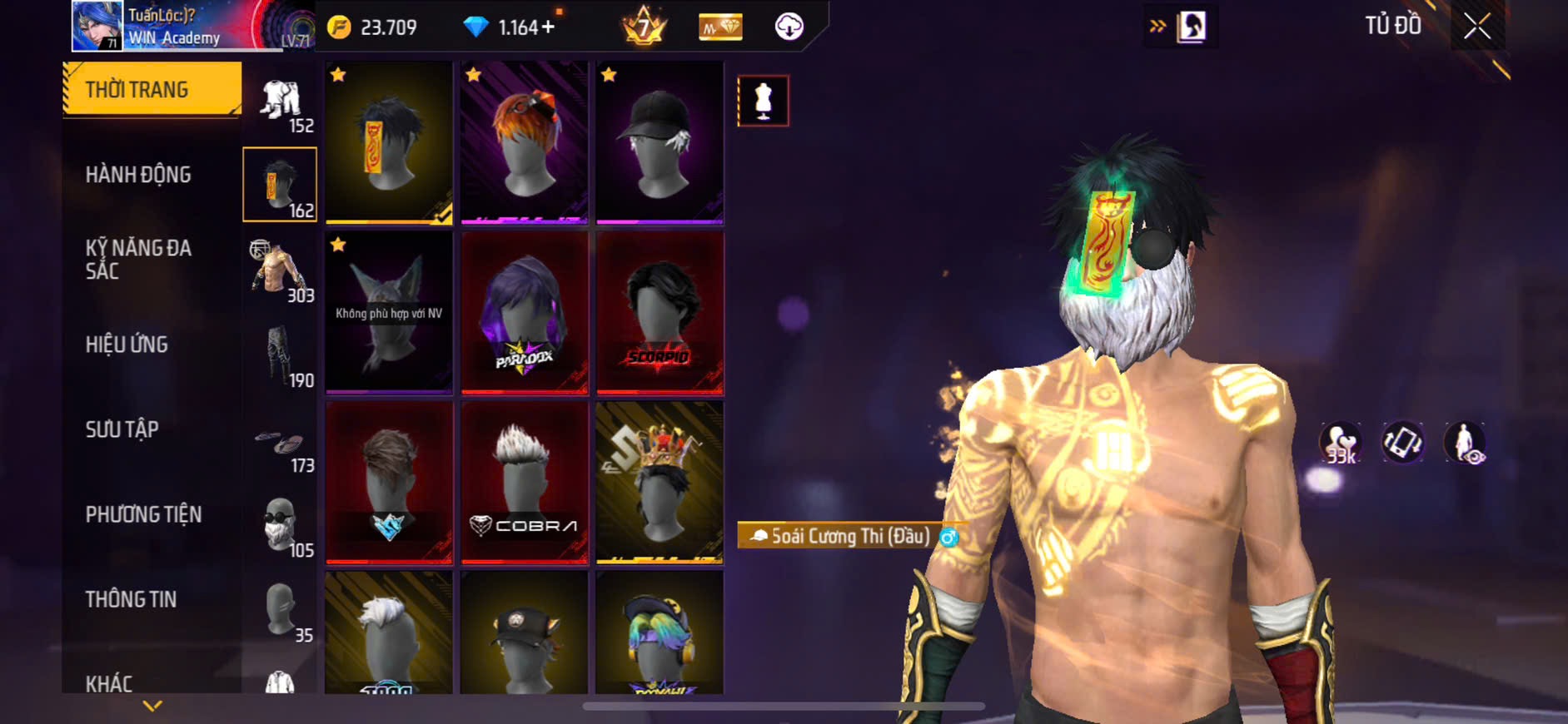Image resolution: width=1568 pixels, height=724 pixels.
Task: Select the orange hair with goggles item
Action: [525, 142]
